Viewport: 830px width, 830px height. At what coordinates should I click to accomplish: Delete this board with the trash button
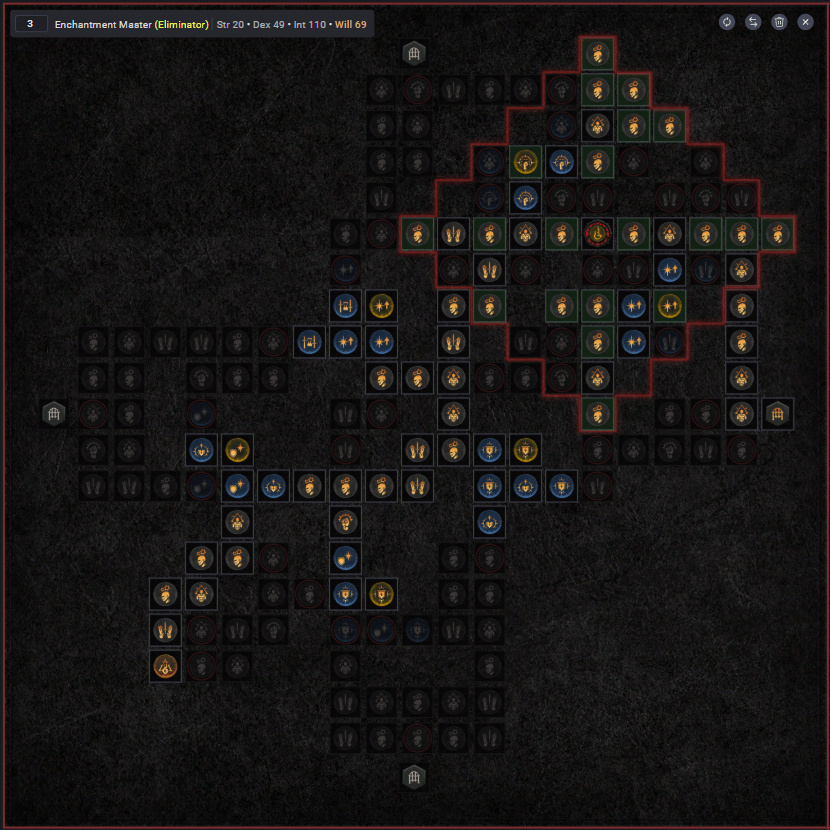[779, 22]
